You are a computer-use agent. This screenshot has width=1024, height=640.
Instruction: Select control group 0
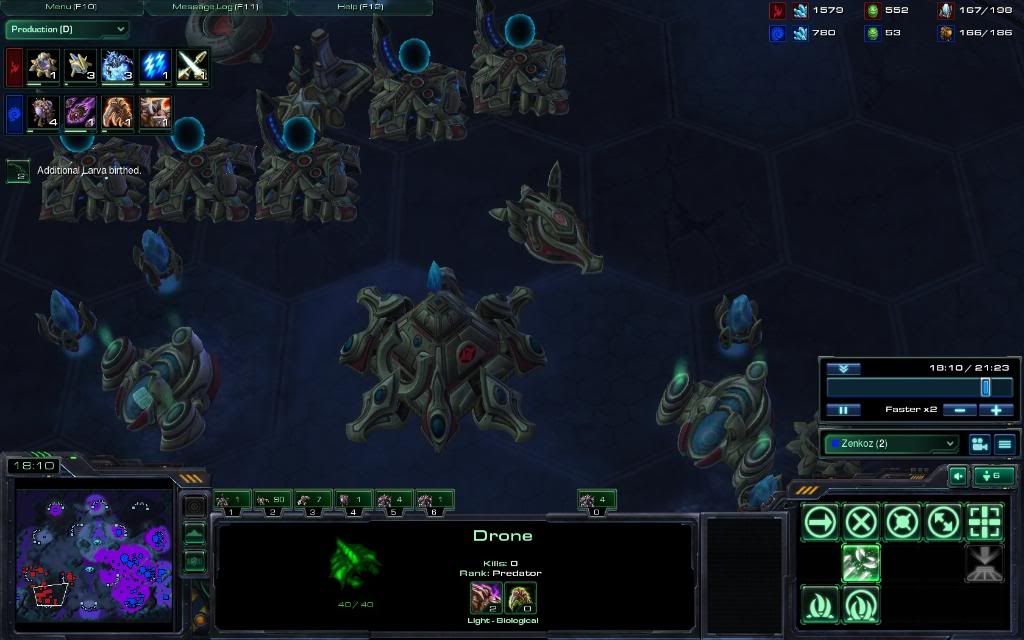pyautogui.click(x=597, y=499)
